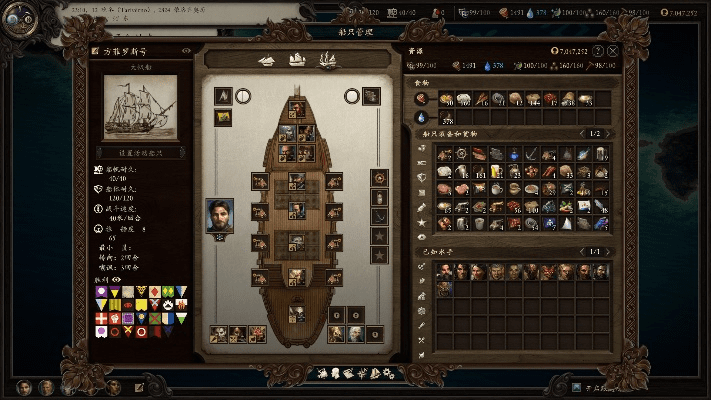Open the help question mark button
Viewport: 711px width, 400px height.
[597, 50]
